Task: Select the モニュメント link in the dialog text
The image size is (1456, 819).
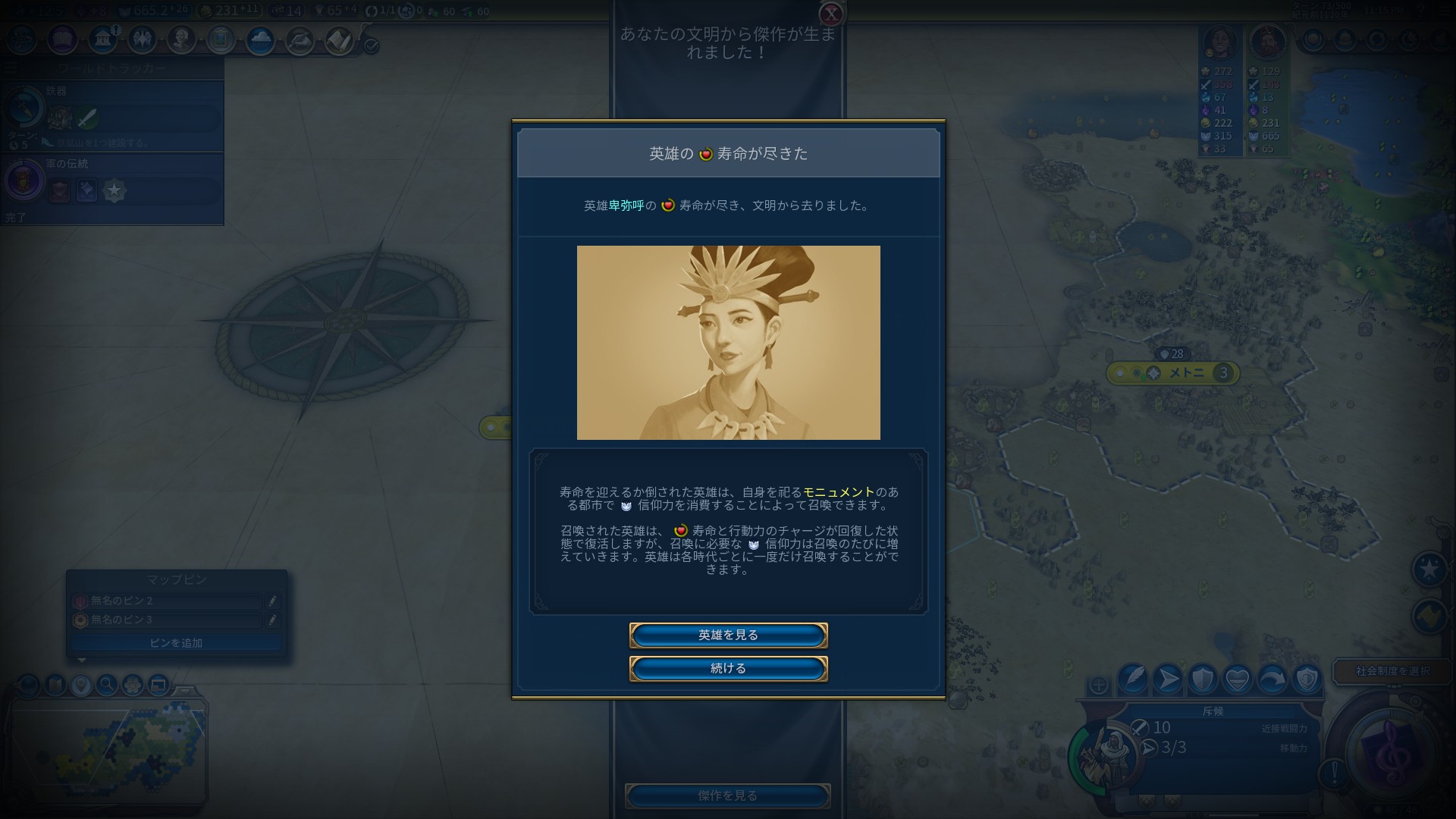Action: click(828, 491)
